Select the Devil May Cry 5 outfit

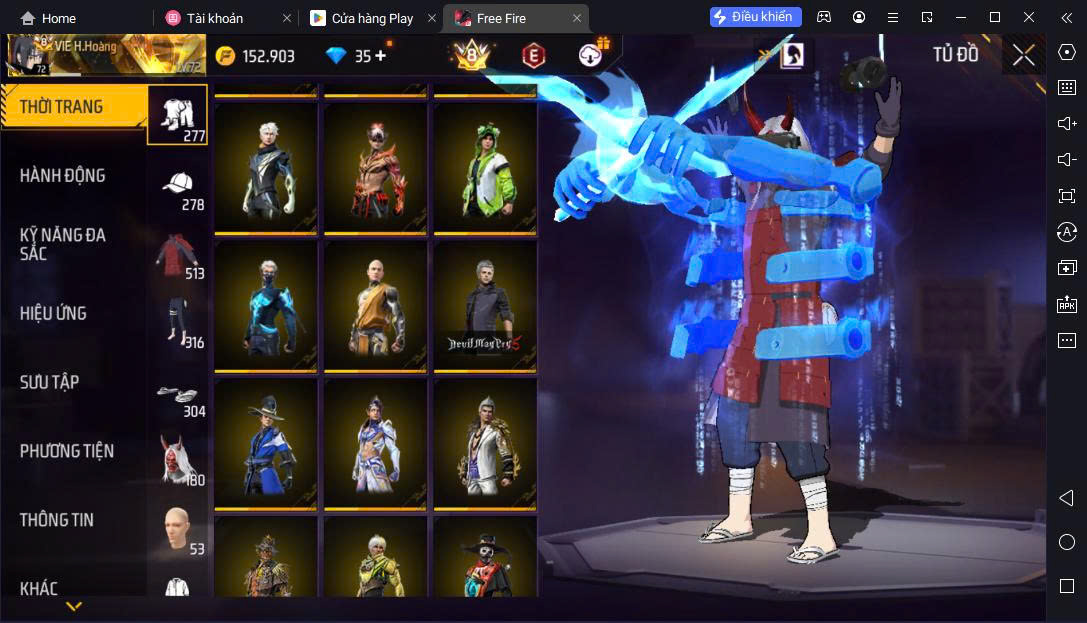[x=484, y=305]
